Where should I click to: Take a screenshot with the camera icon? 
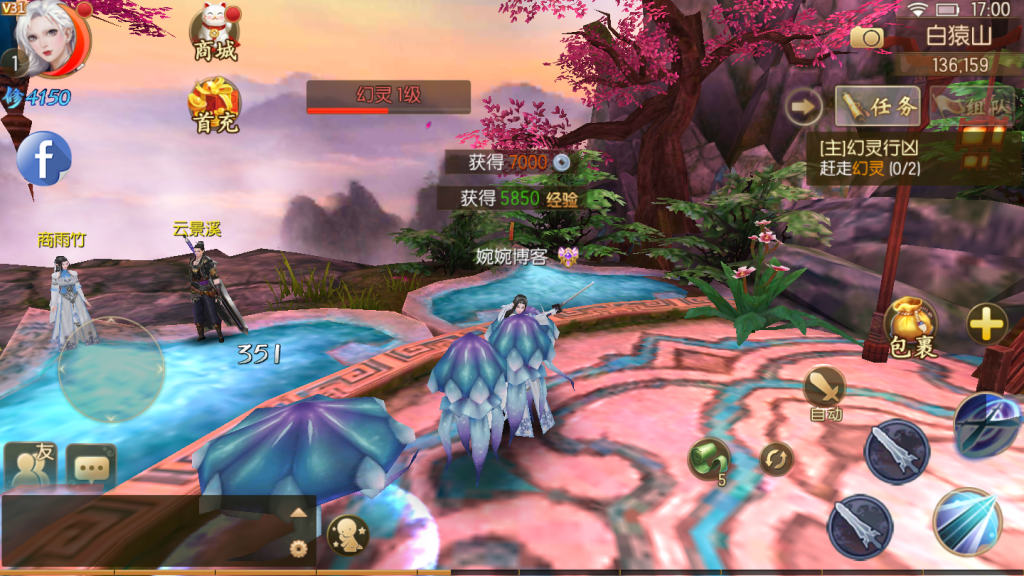point(867,37)
